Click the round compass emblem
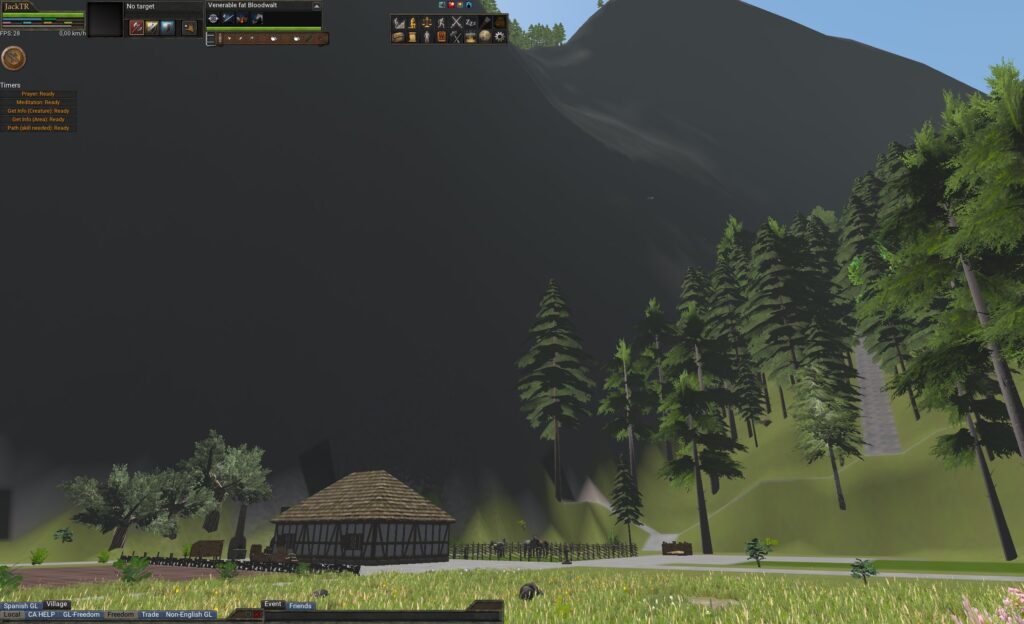The height and width of the screenshot is (624, 1024). pos(13,57)
